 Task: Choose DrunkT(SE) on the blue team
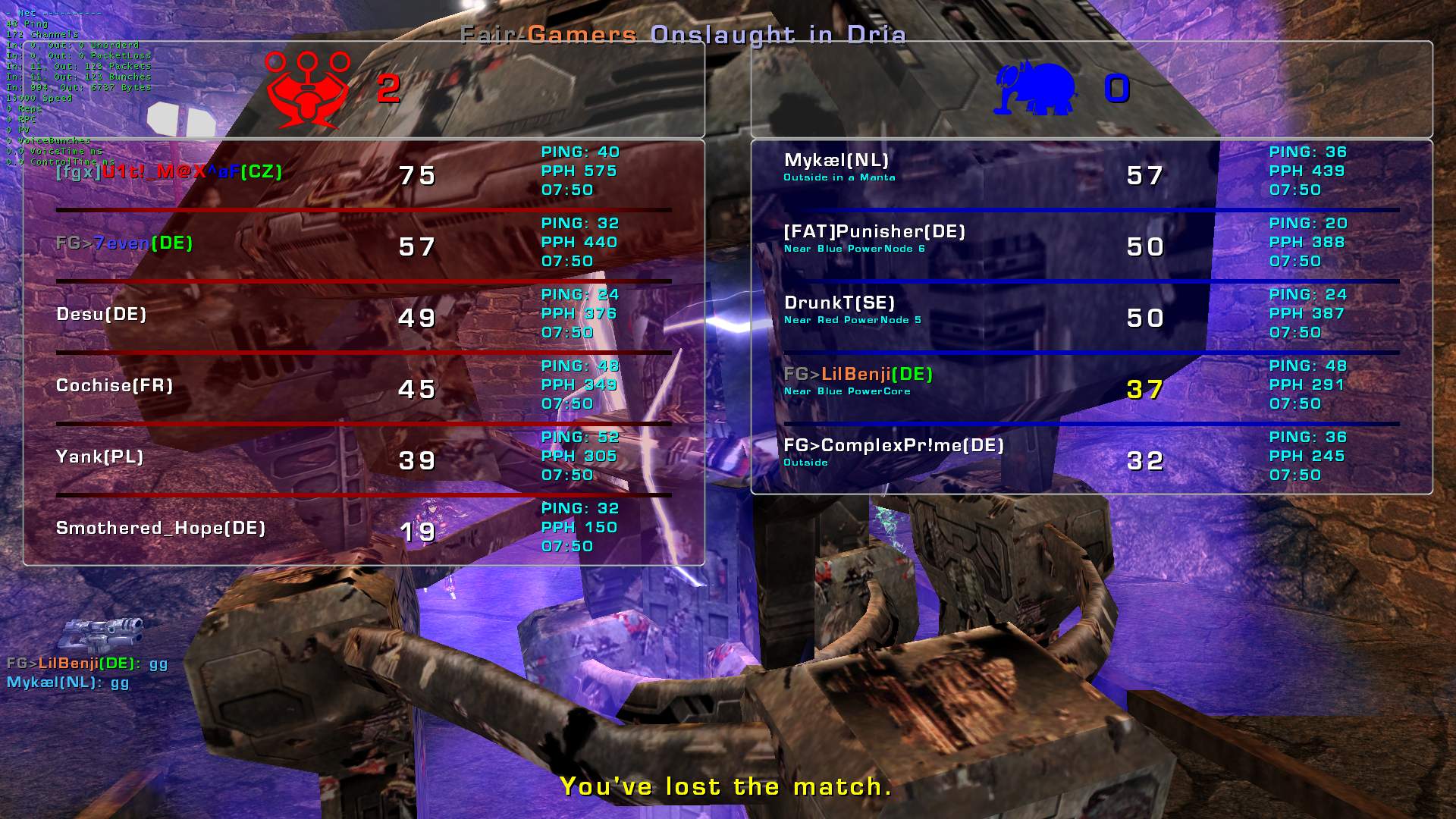coord(839,303)
